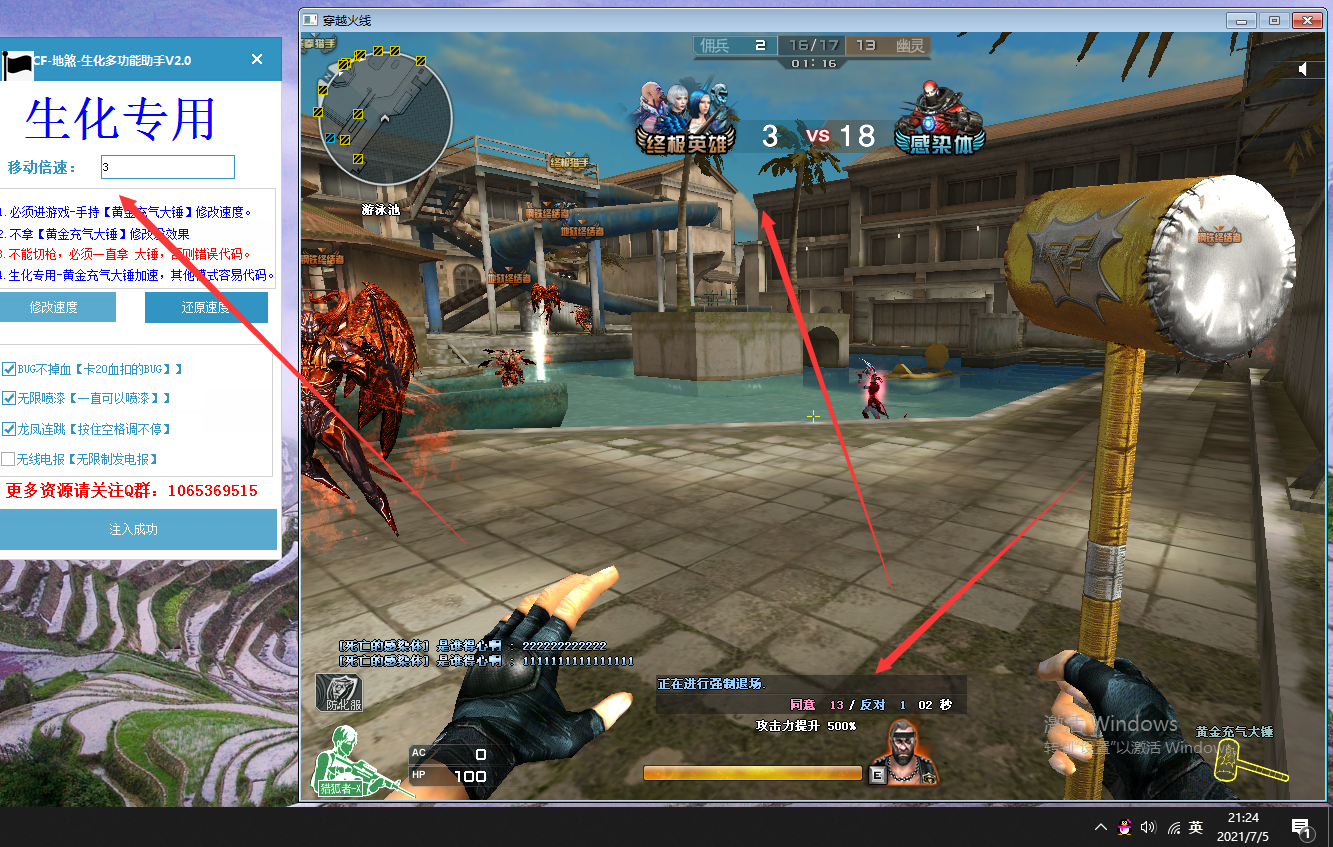1333x847 pixels.
Task: Select the 防化服 armor icon
Action: (x=339, y=692)
